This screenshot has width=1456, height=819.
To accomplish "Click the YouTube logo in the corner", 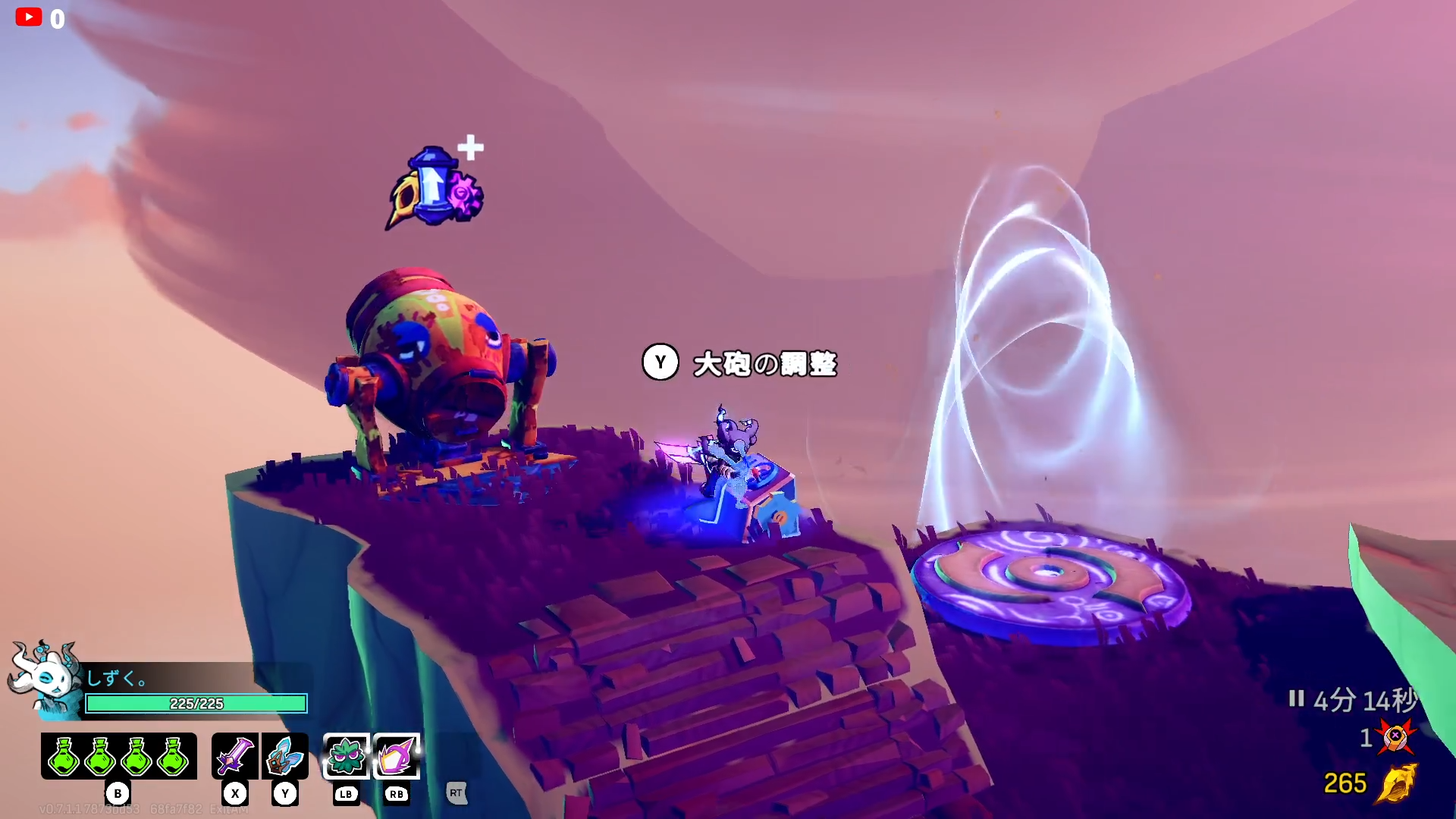I will (29, 17).
